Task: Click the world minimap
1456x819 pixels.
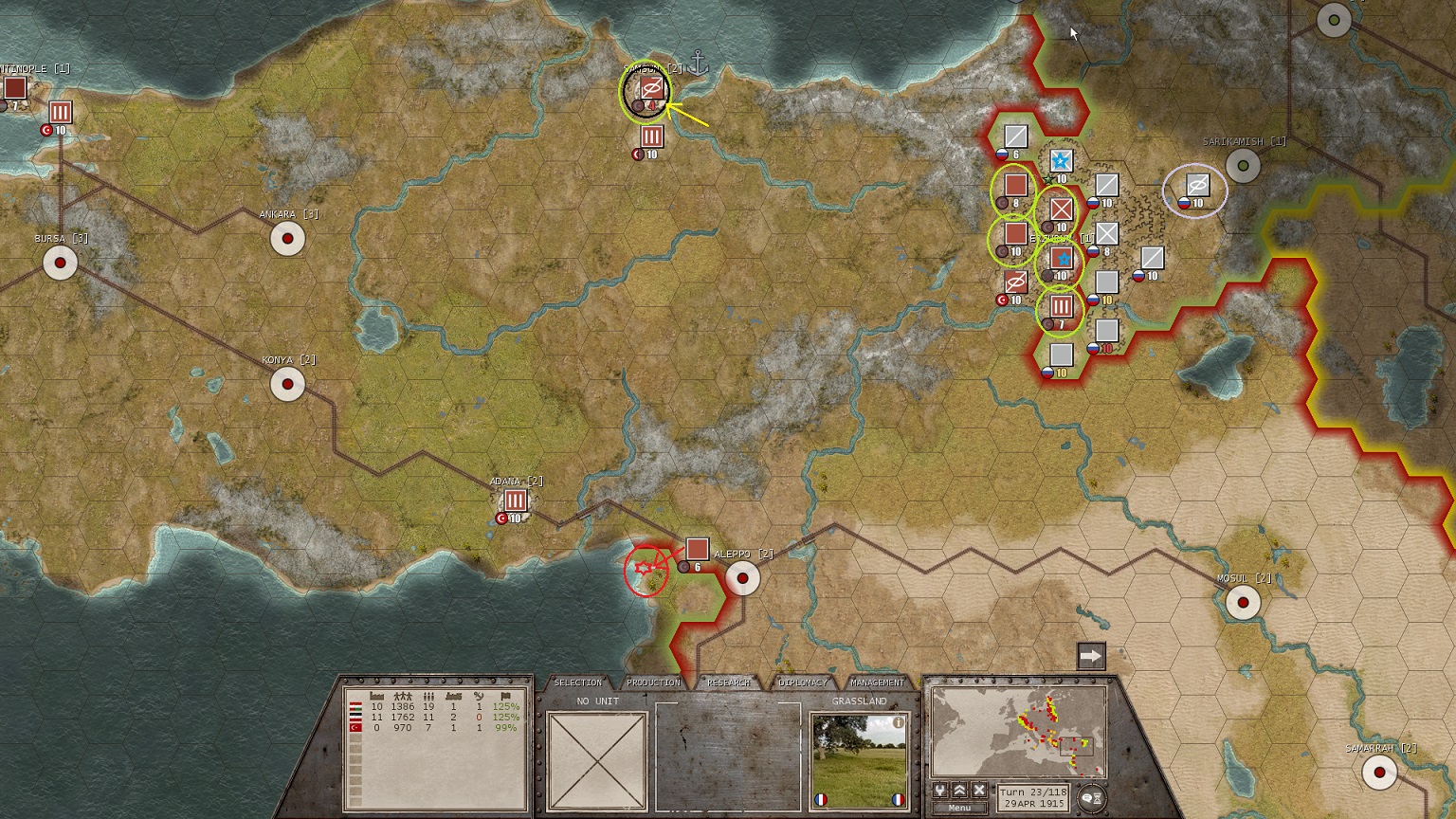Action: (1018, 732)
